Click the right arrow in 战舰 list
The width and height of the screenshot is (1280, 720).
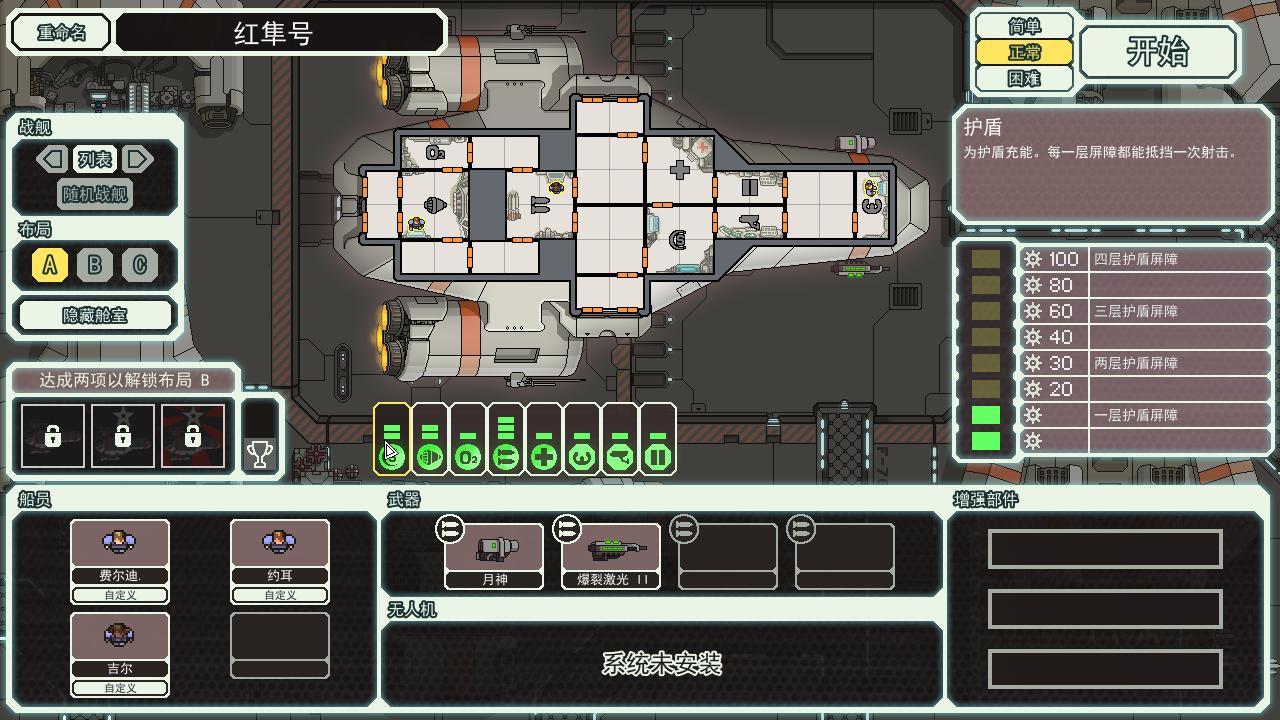(x=140, y=159)
